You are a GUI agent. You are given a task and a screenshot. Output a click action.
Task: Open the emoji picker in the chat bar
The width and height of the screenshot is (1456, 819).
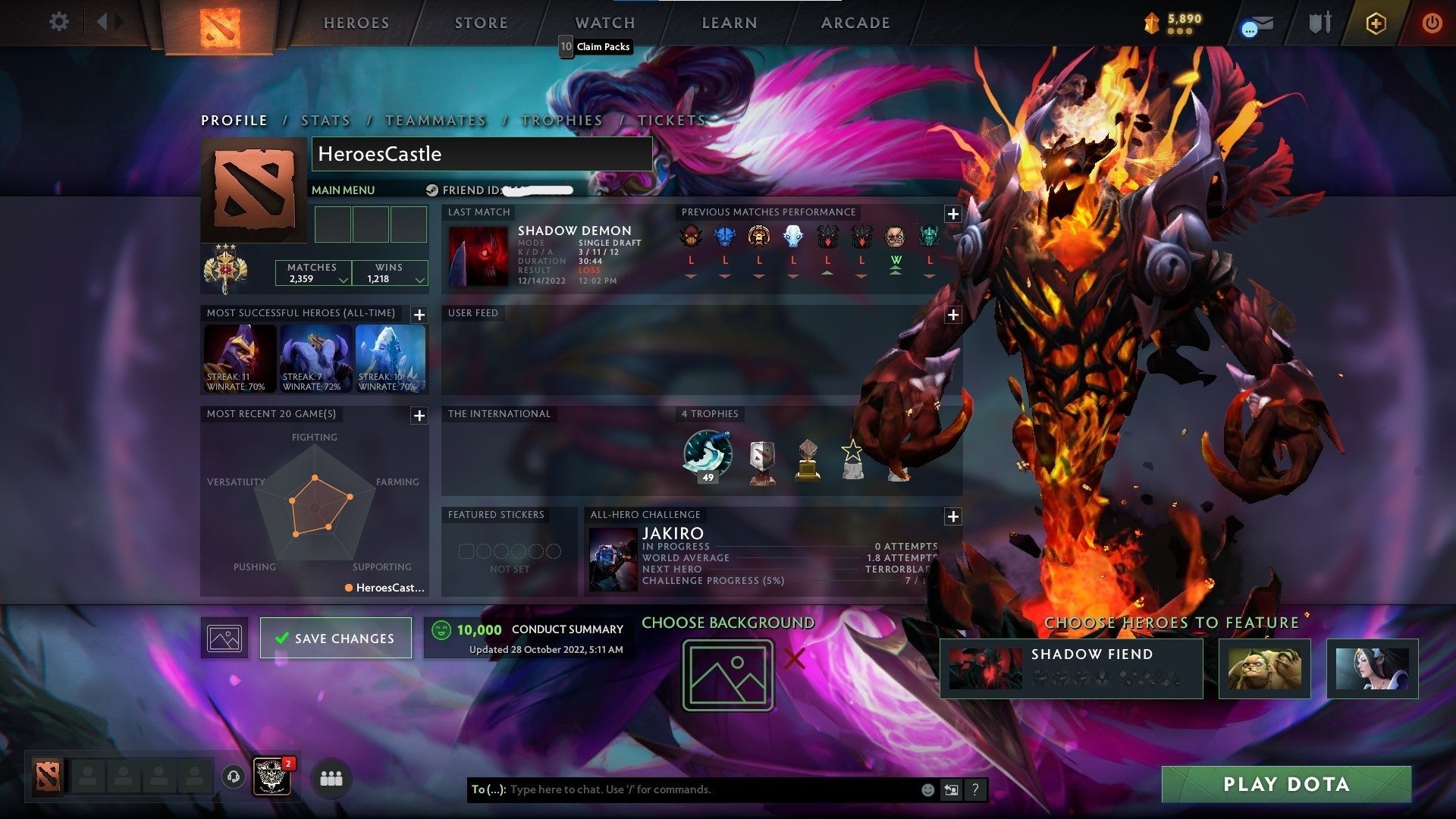coord(927,789)
